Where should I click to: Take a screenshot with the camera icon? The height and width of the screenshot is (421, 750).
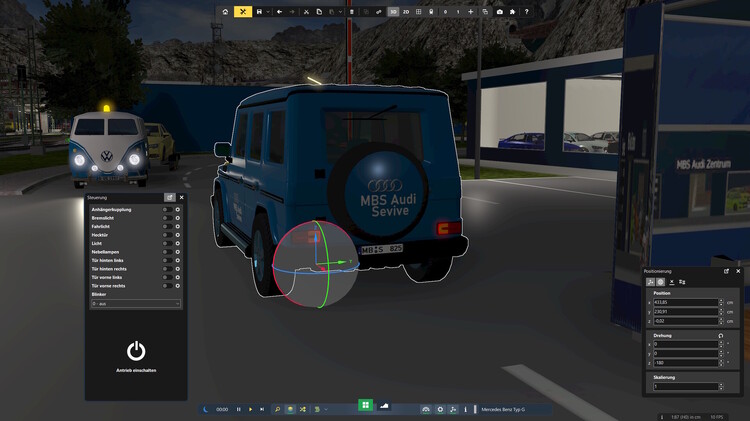pos(499,11)
